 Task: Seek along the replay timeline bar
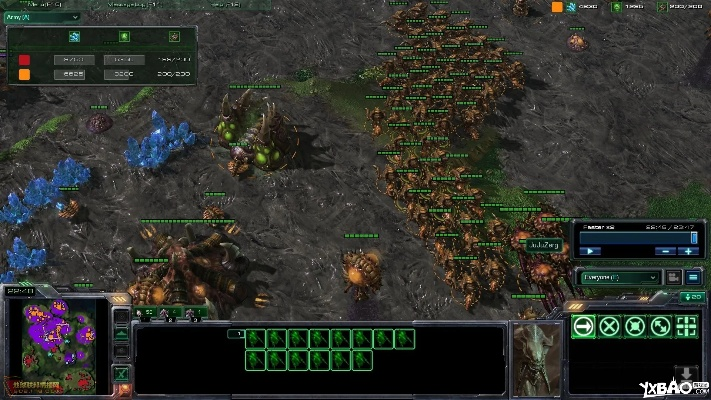click(x=638, y=238)
